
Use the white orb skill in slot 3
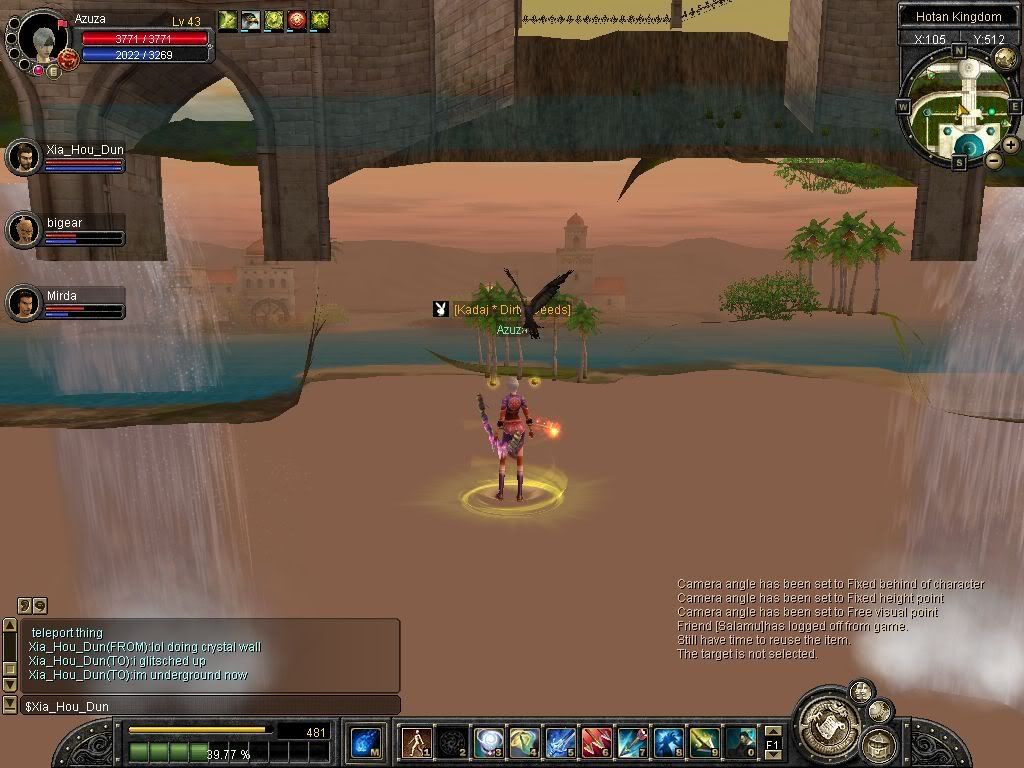coord(488,743)
